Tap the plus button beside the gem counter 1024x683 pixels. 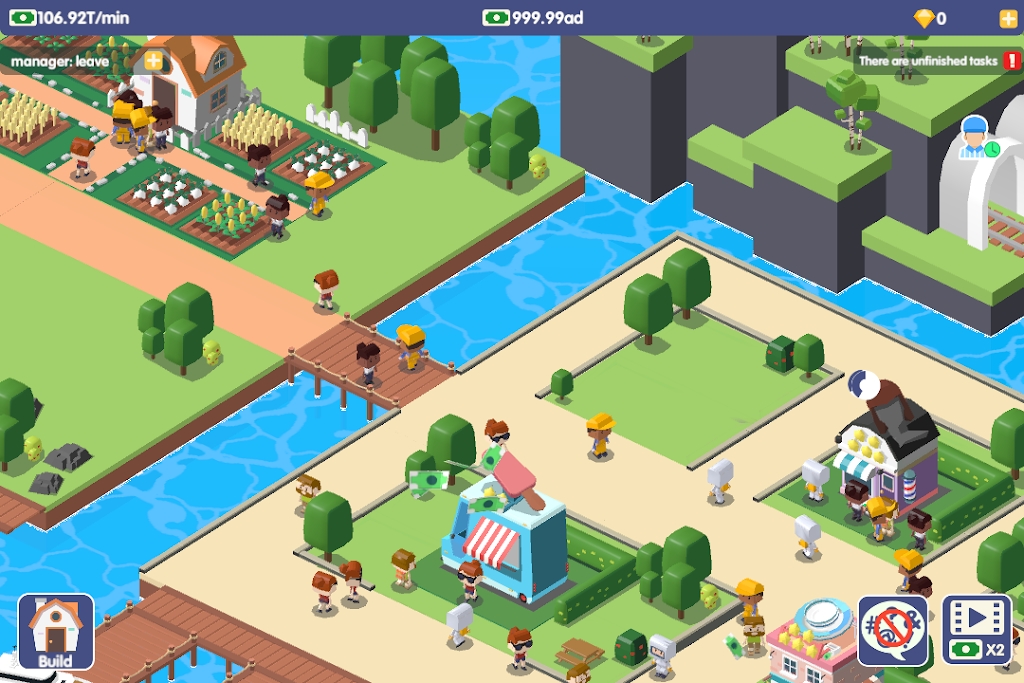click(1007, 18)
